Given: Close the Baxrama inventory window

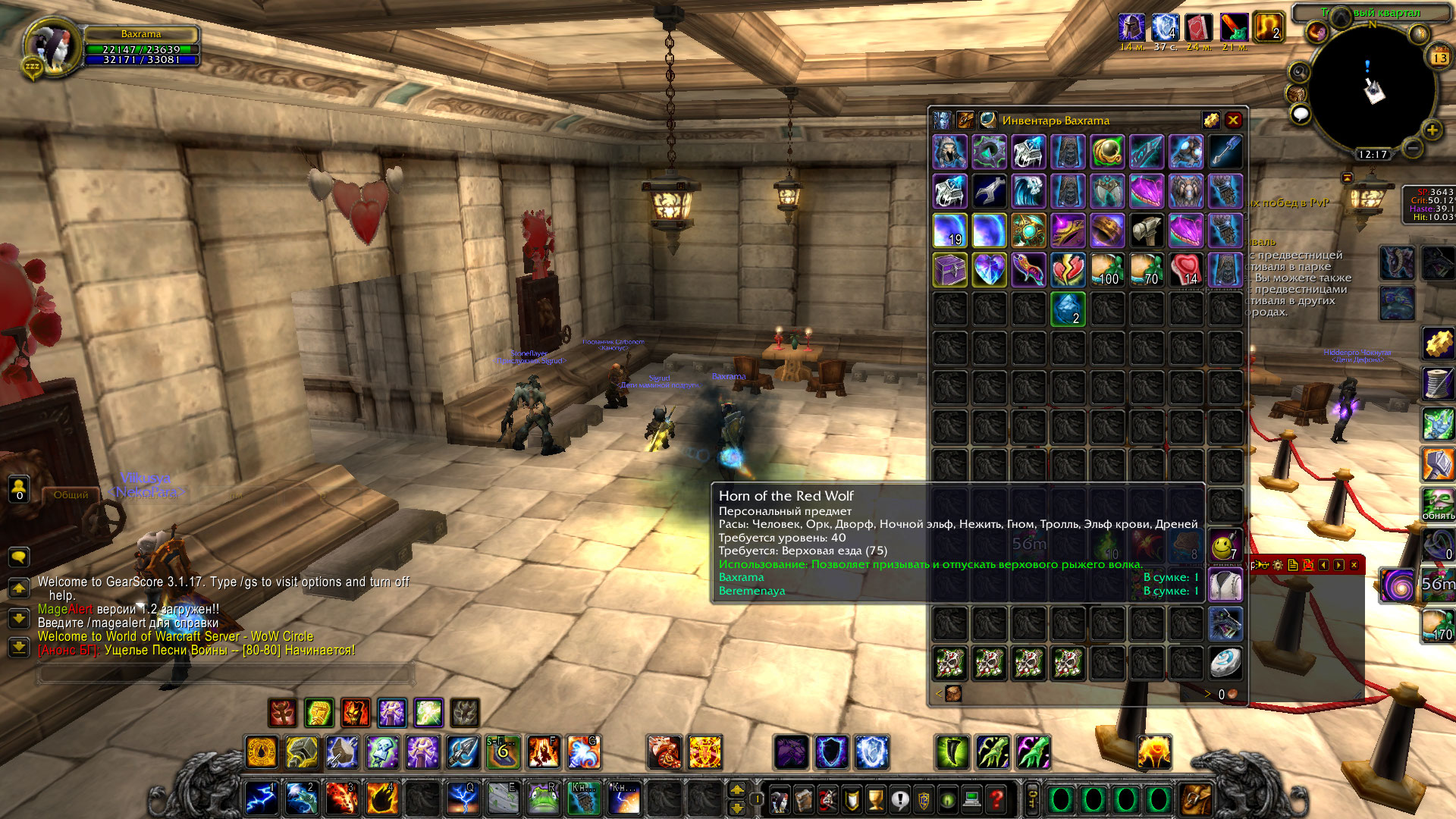Looking at the screenshot, I should click(1233, 120).
